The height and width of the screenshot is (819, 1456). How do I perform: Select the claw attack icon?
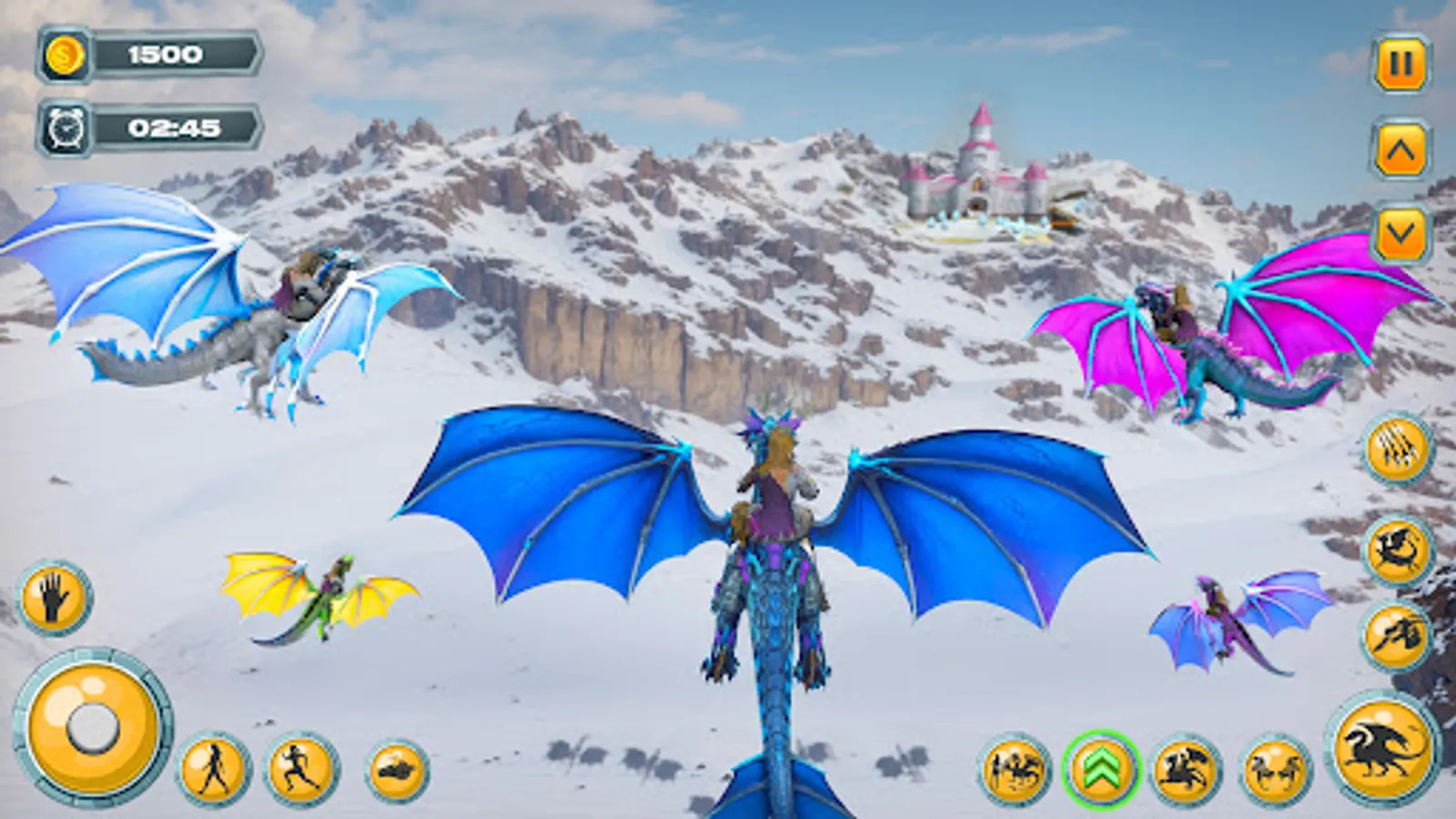pyautogui.click(x=1399, y=448)
